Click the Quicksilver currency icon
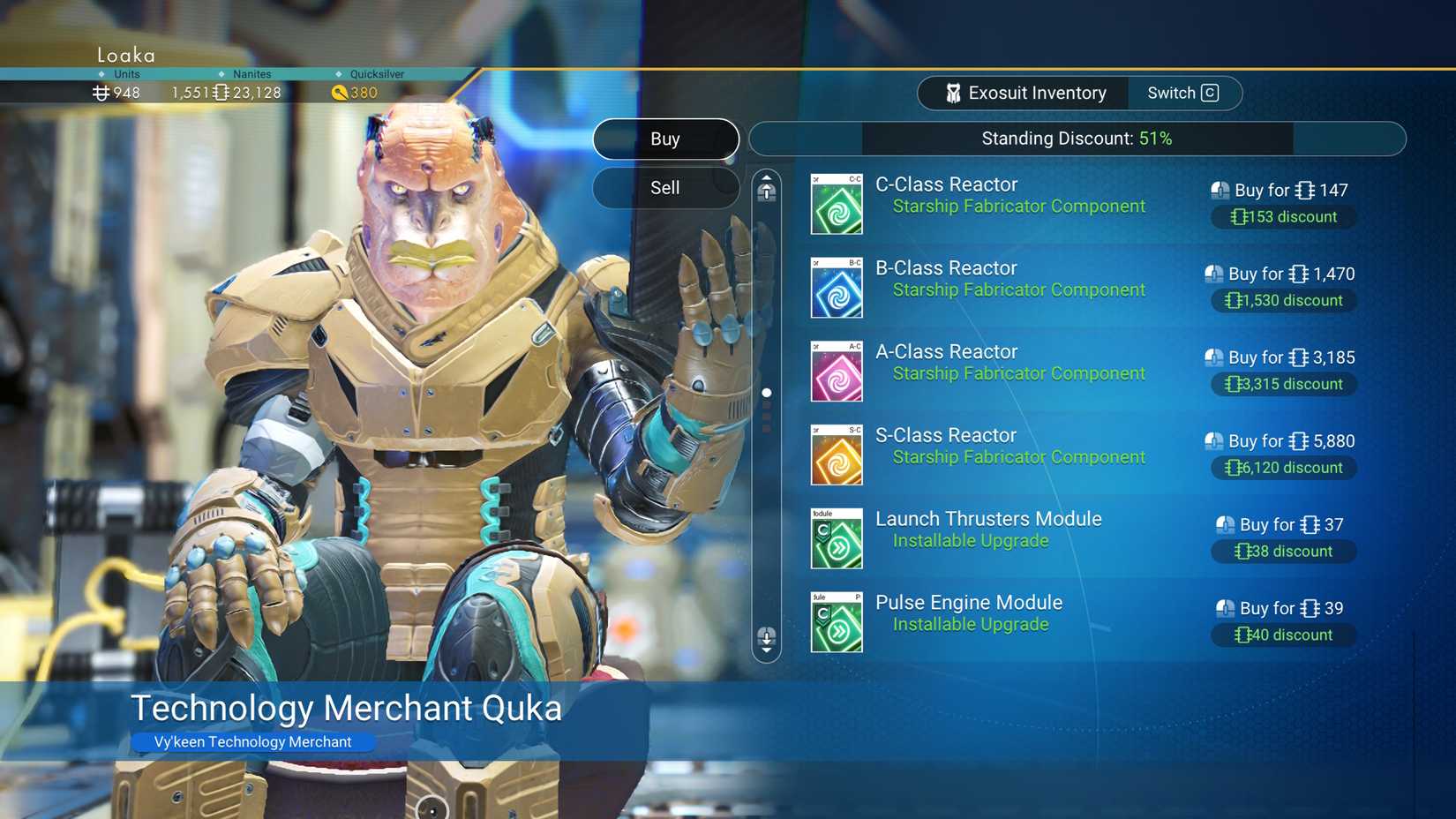Screen dimensions: 1456x819 340,92
